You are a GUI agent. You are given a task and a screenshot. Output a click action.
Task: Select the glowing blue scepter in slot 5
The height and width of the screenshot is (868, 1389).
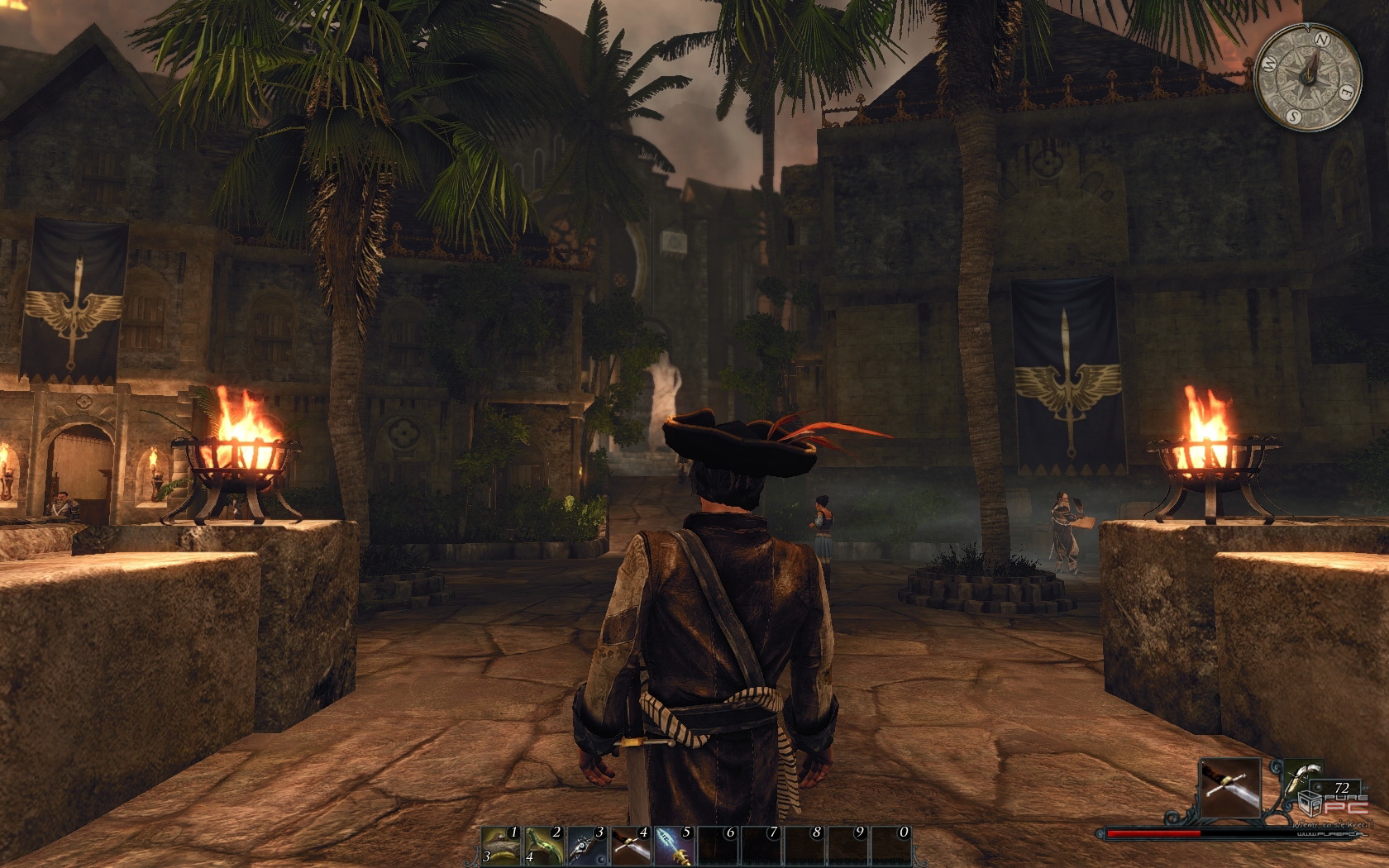(x=674, y=845)
